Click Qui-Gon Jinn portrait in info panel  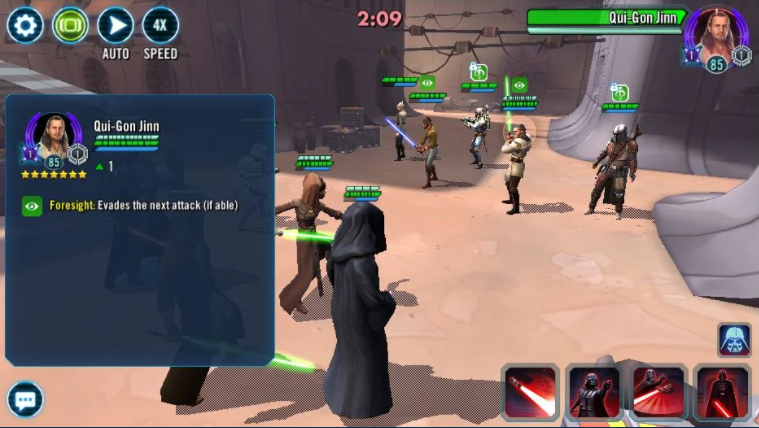pyautogui.click(x=52, y=137)
